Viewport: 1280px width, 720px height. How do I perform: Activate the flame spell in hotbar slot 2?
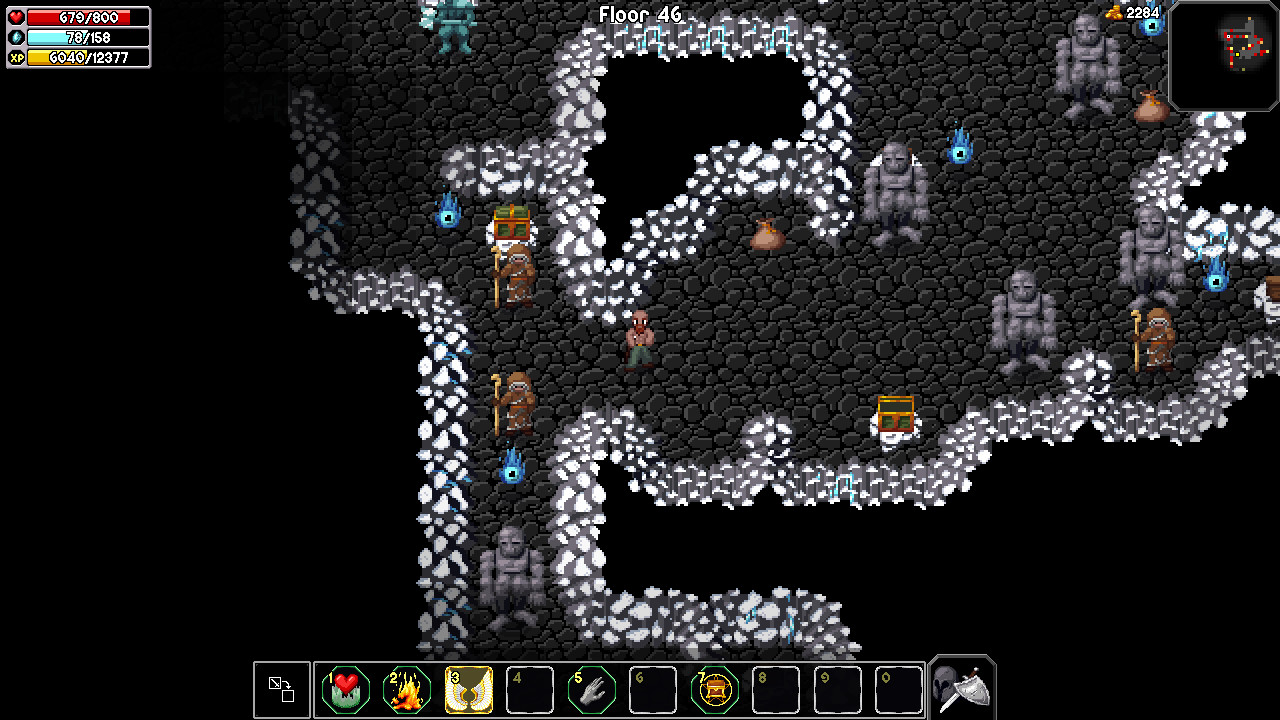click(407, 688)
